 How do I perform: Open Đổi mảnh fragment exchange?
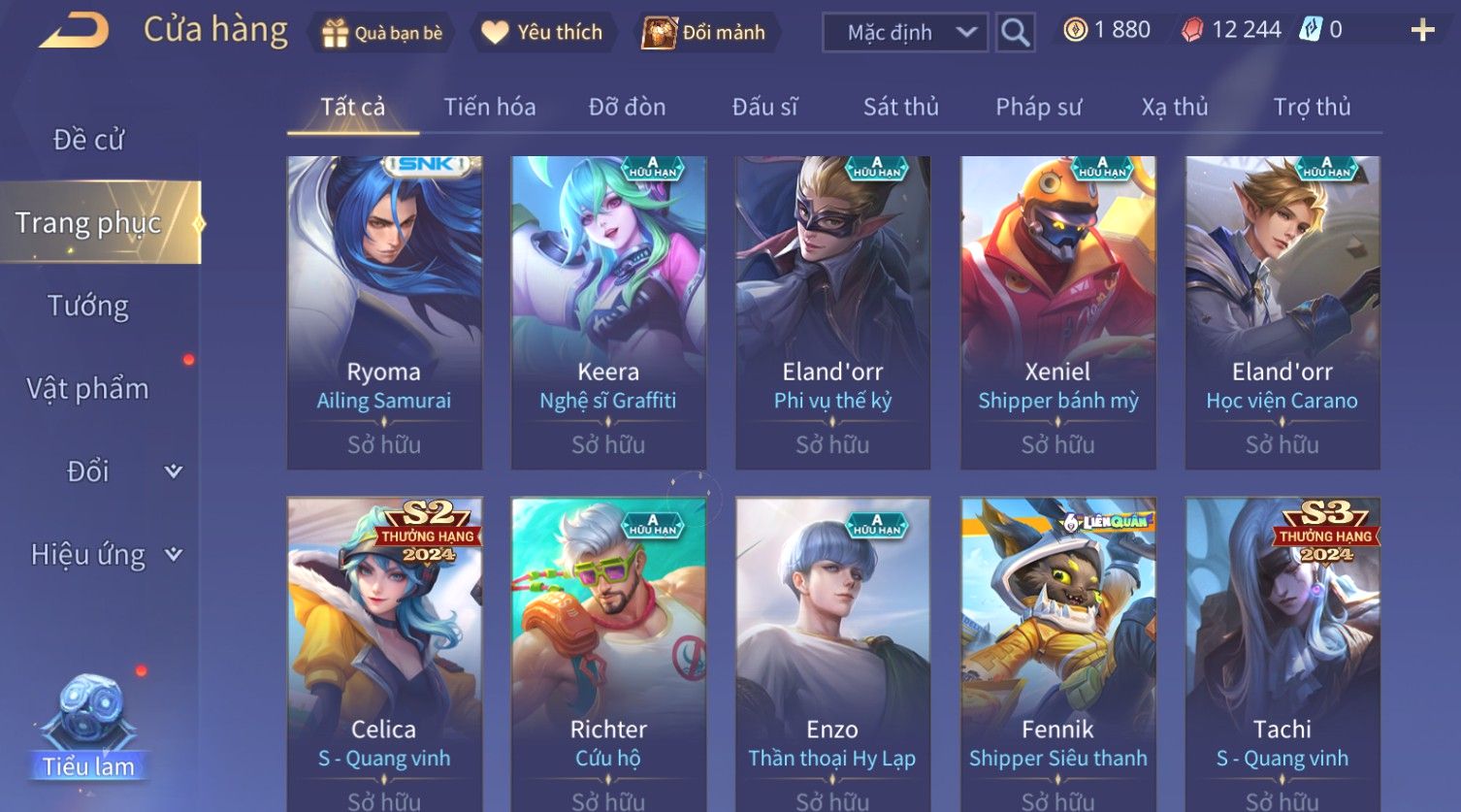point(705,33)
